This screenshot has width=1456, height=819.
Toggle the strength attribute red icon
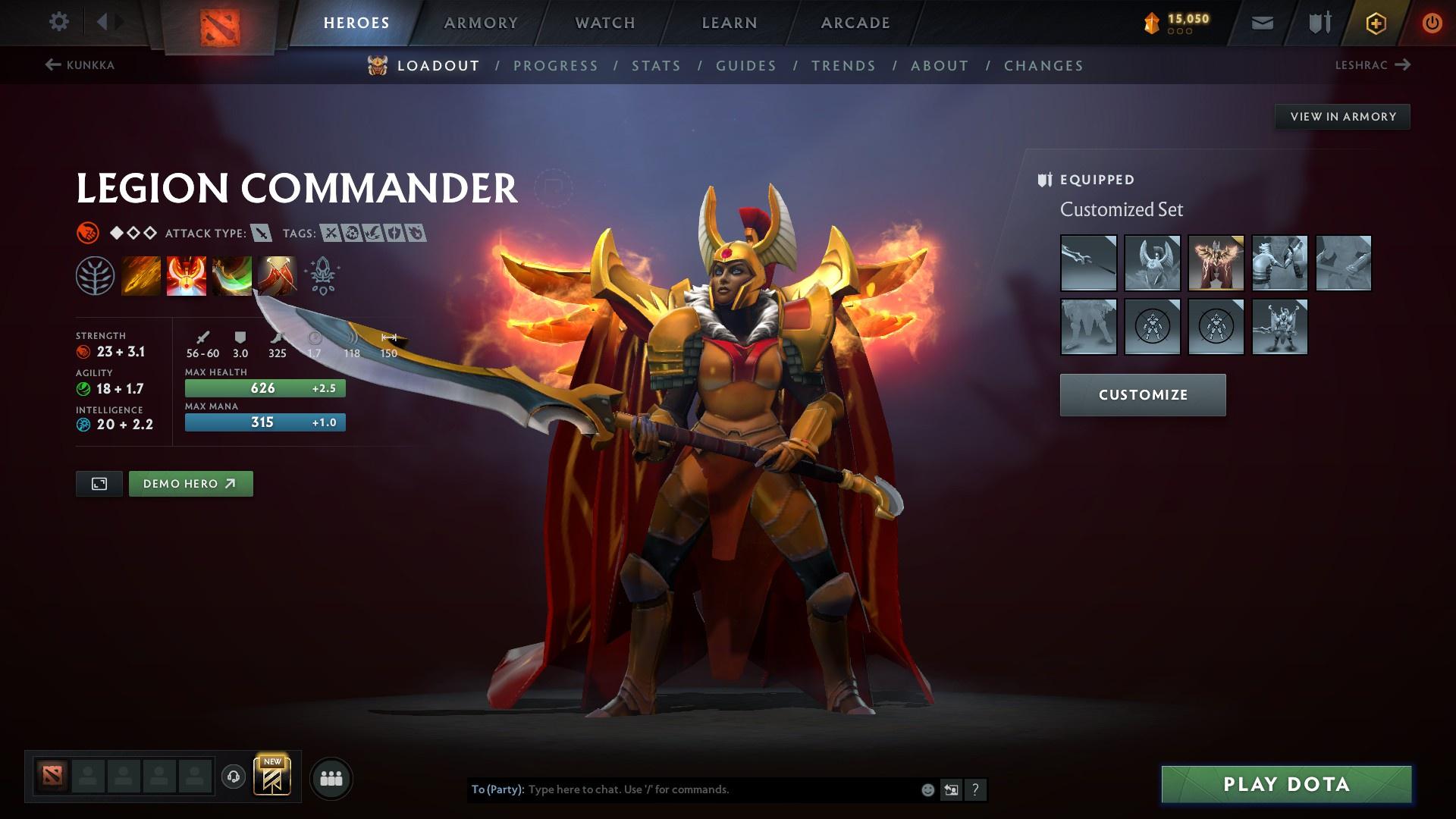point(83,351)
